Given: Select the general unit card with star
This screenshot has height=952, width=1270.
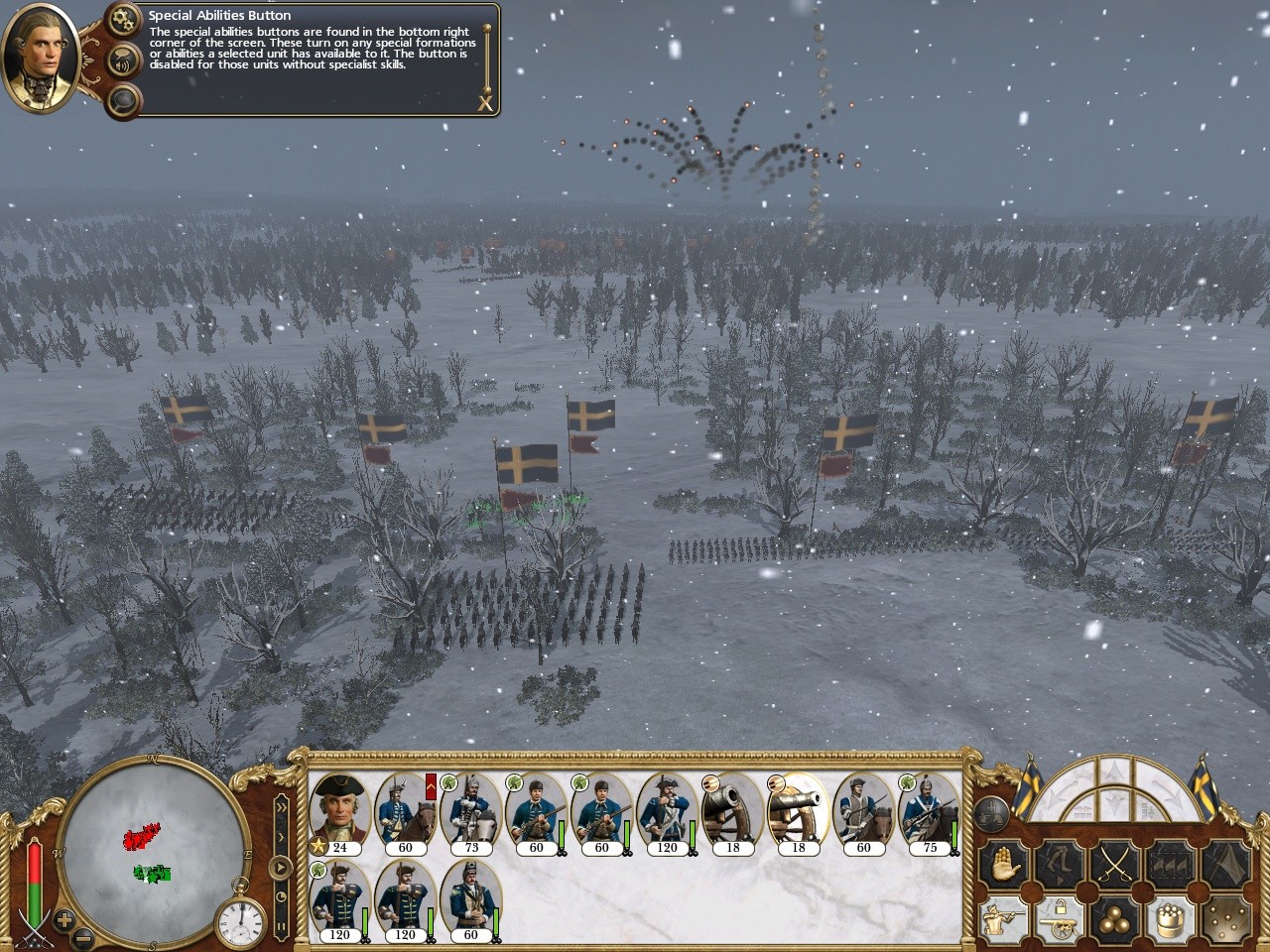Looking at the screenshot, I should (x=339, y=811).
